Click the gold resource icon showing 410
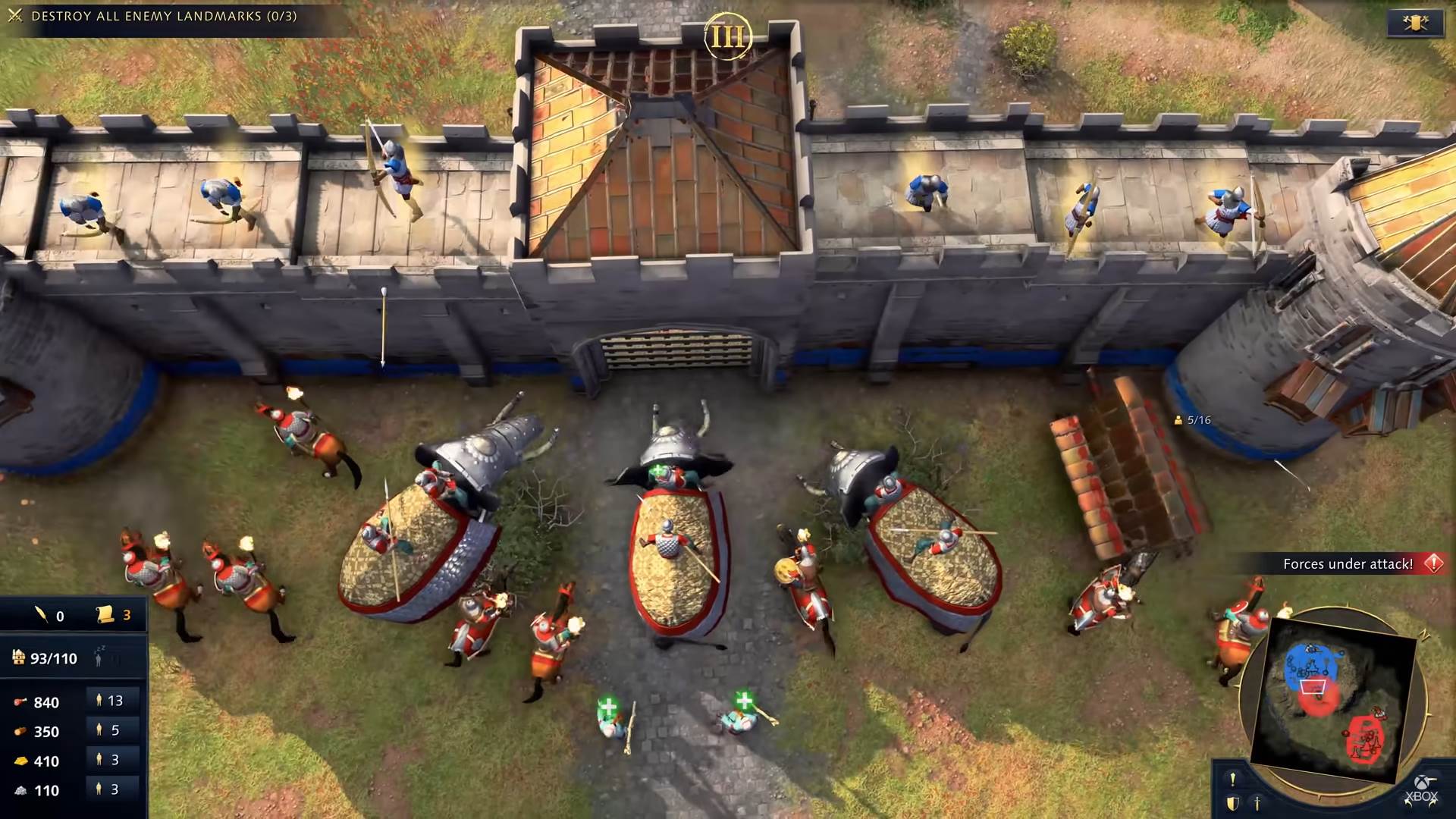This screenshot has width=1456, height=819. (x=21, y=761)
